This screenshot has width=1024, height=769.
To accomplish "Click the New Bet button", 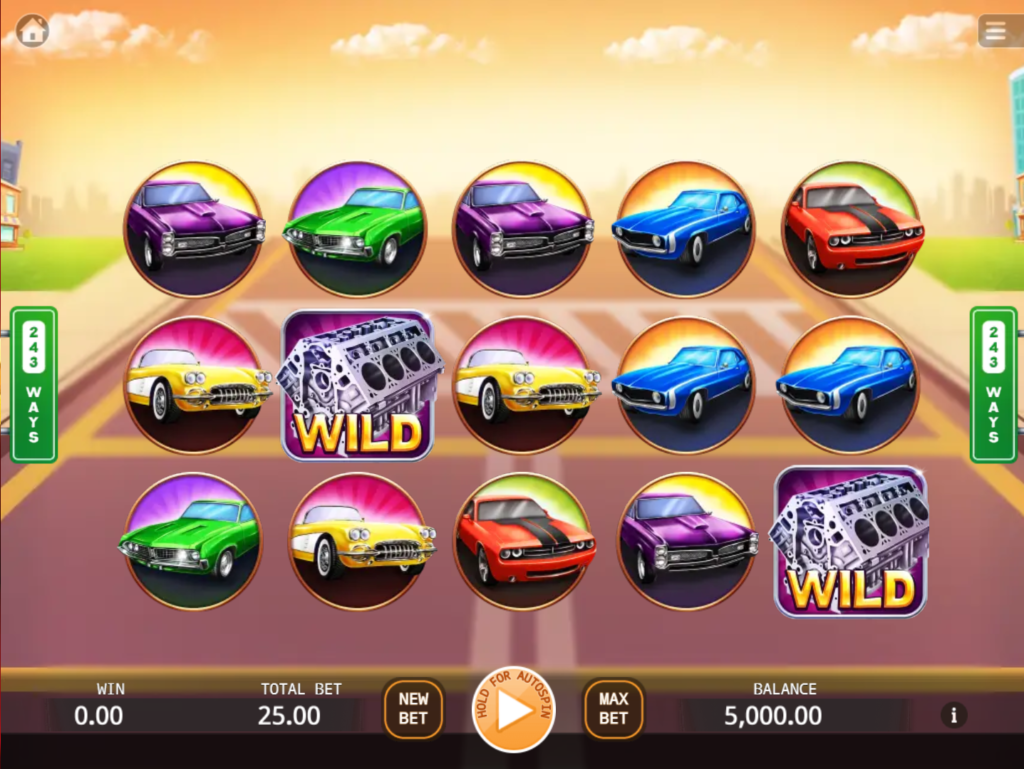I will point(413,709).
